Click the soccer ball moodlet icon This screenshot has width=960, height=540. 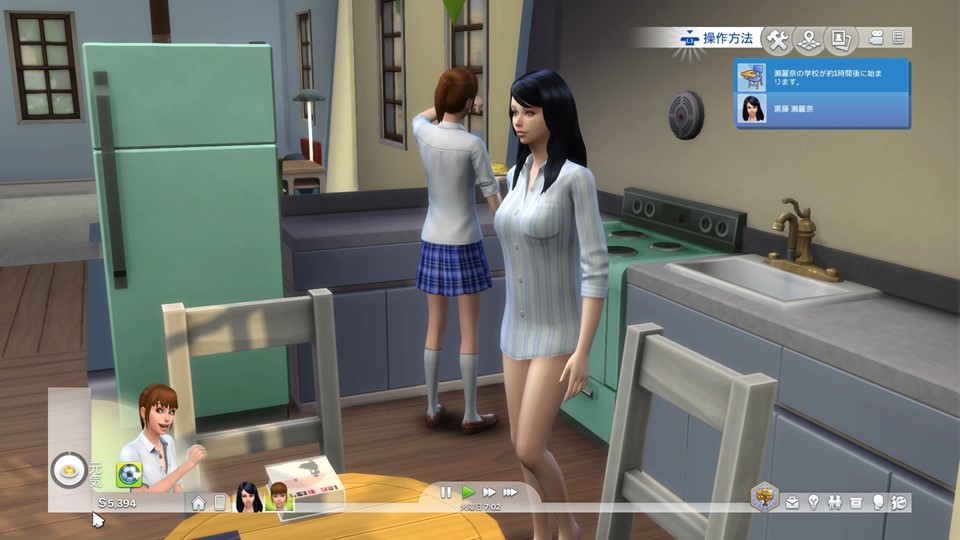point(128,474)
